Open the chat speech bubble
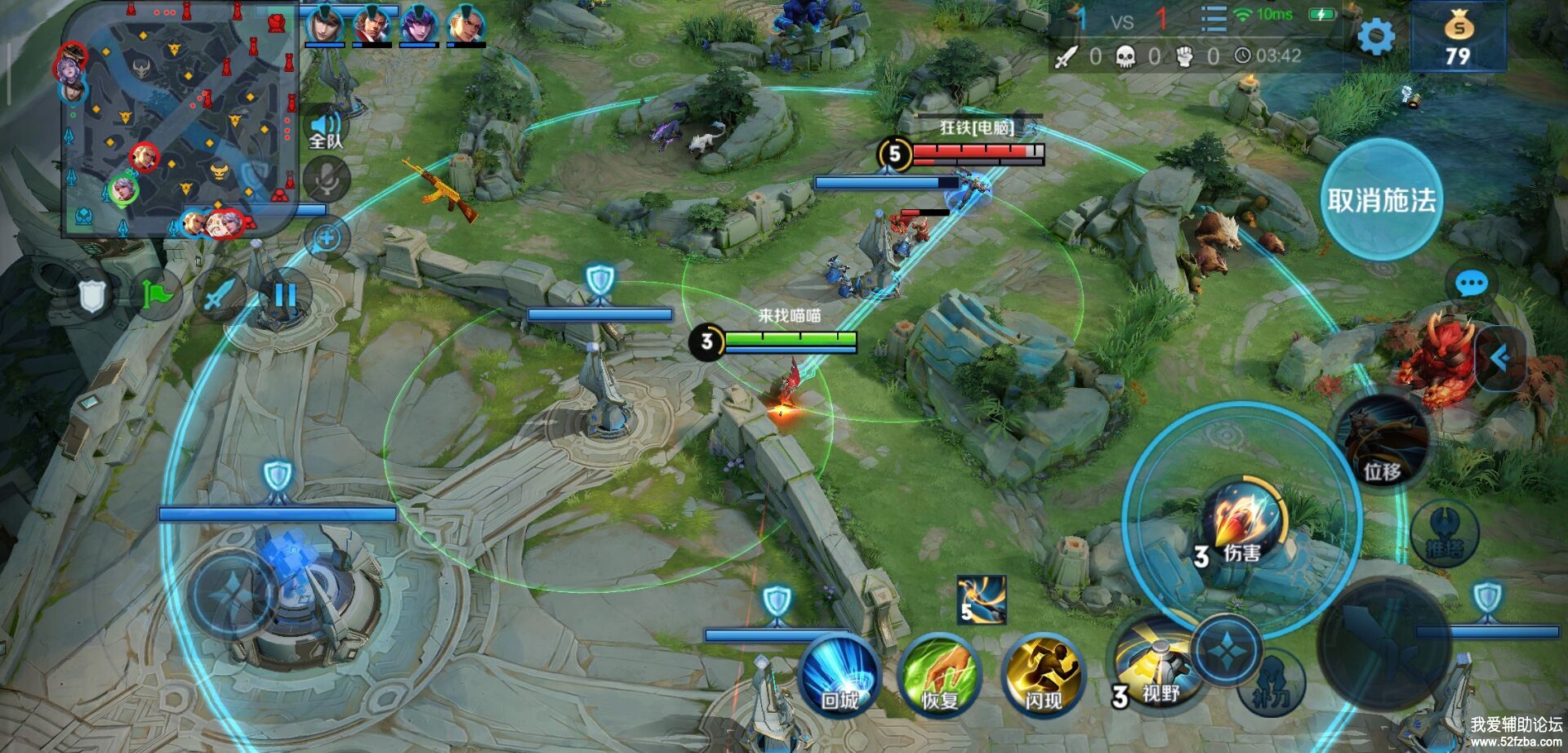The height and width of the screenshot is (753, 1568). (x=1472, y=284)
